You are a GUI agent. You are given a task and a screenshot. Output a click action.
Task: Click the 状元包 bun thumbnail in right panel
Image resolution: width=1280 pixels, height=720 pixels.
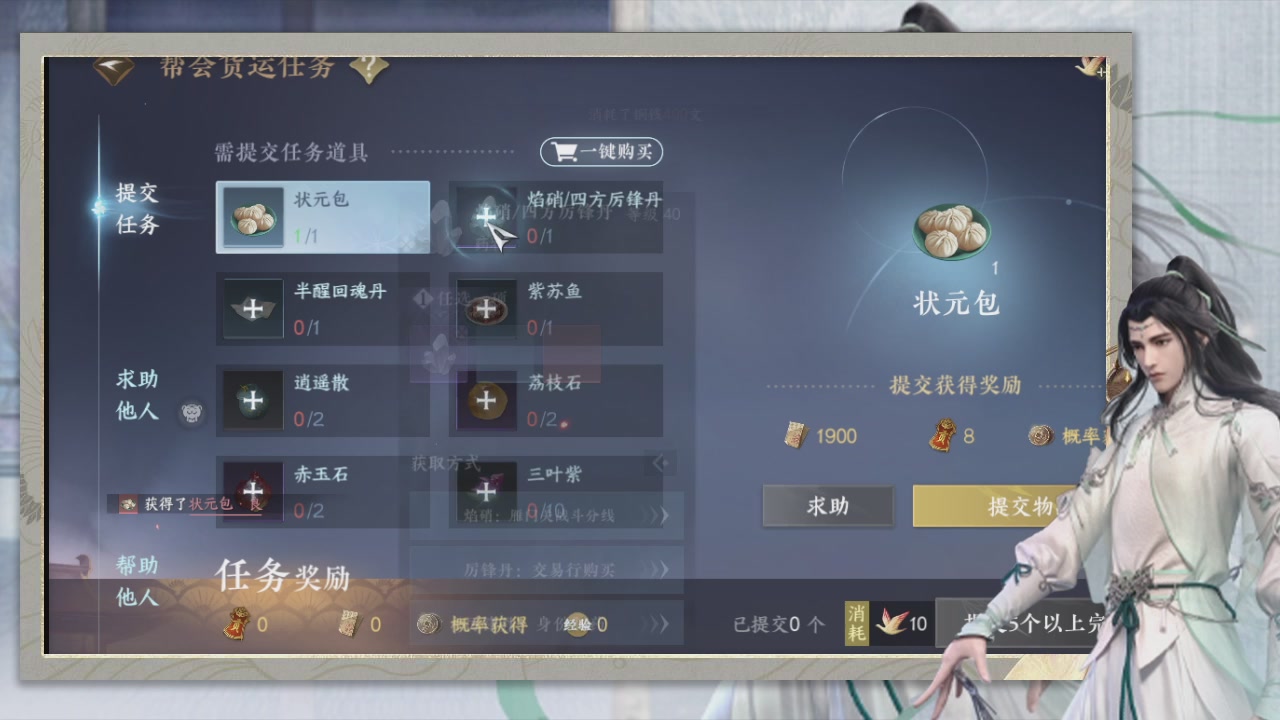point(952,230)
